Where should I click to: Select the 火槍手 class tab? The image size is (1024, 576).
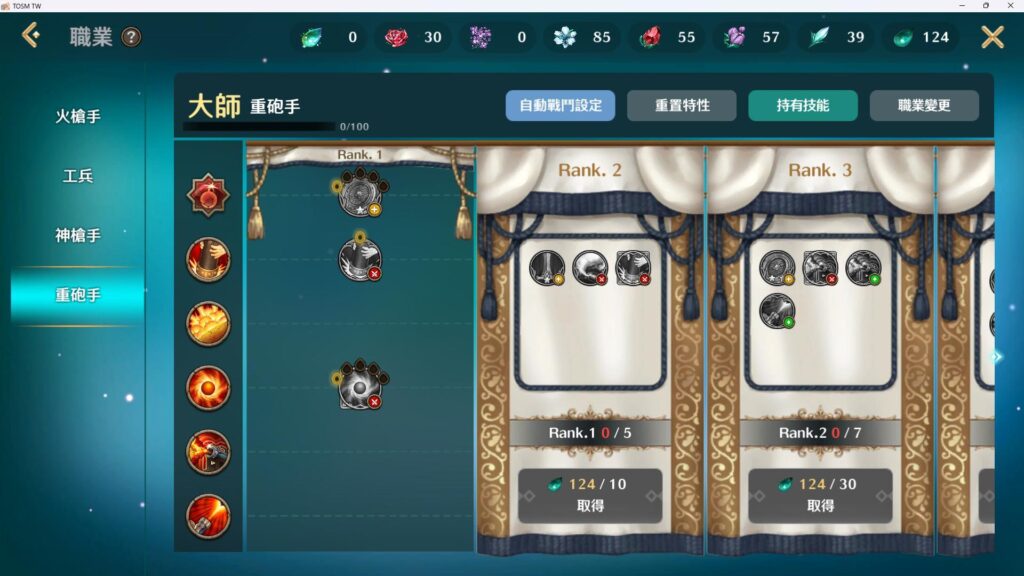(x=78, y=117)
